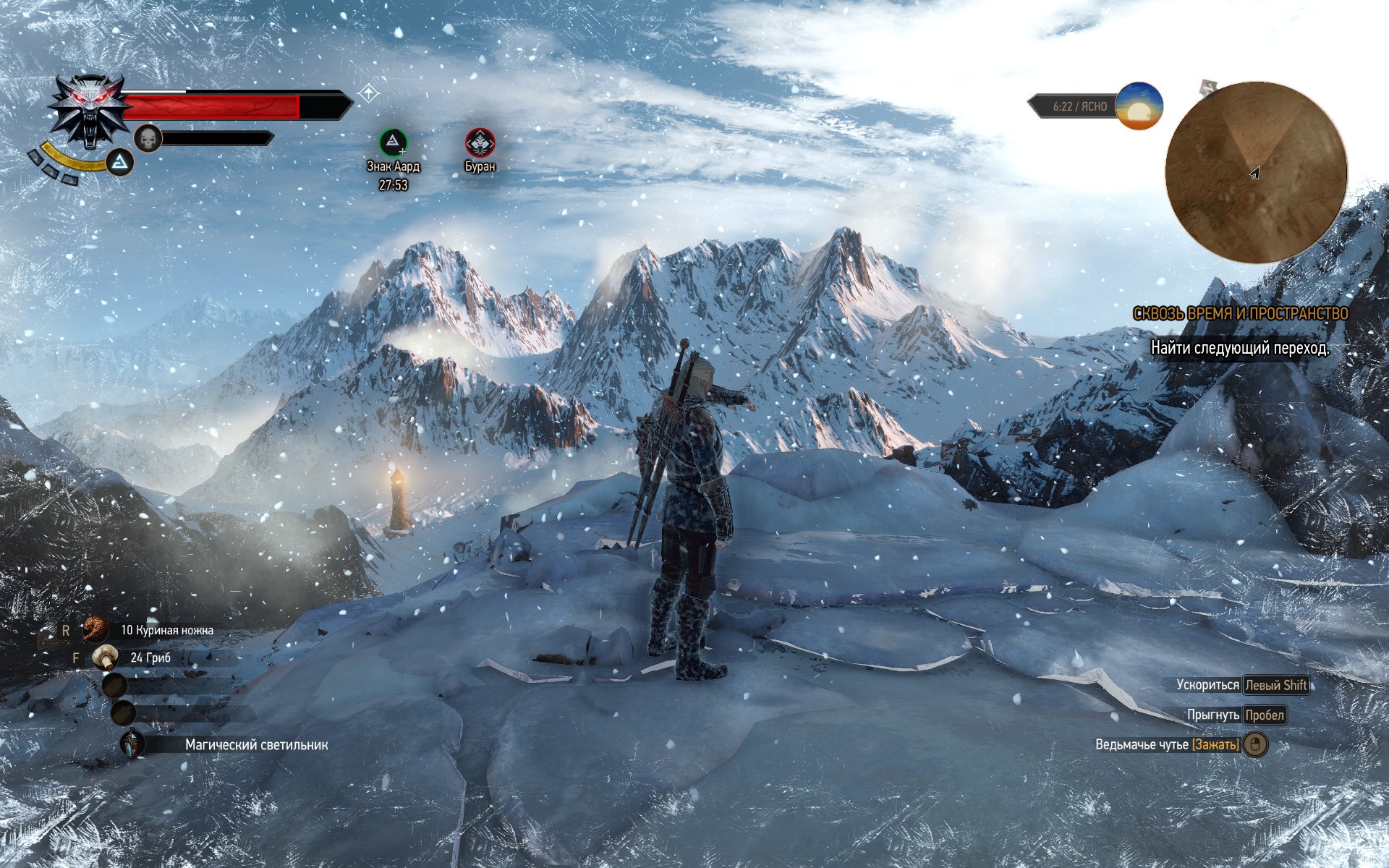Select the Aard sign buff icon

(x=393, y=142)
